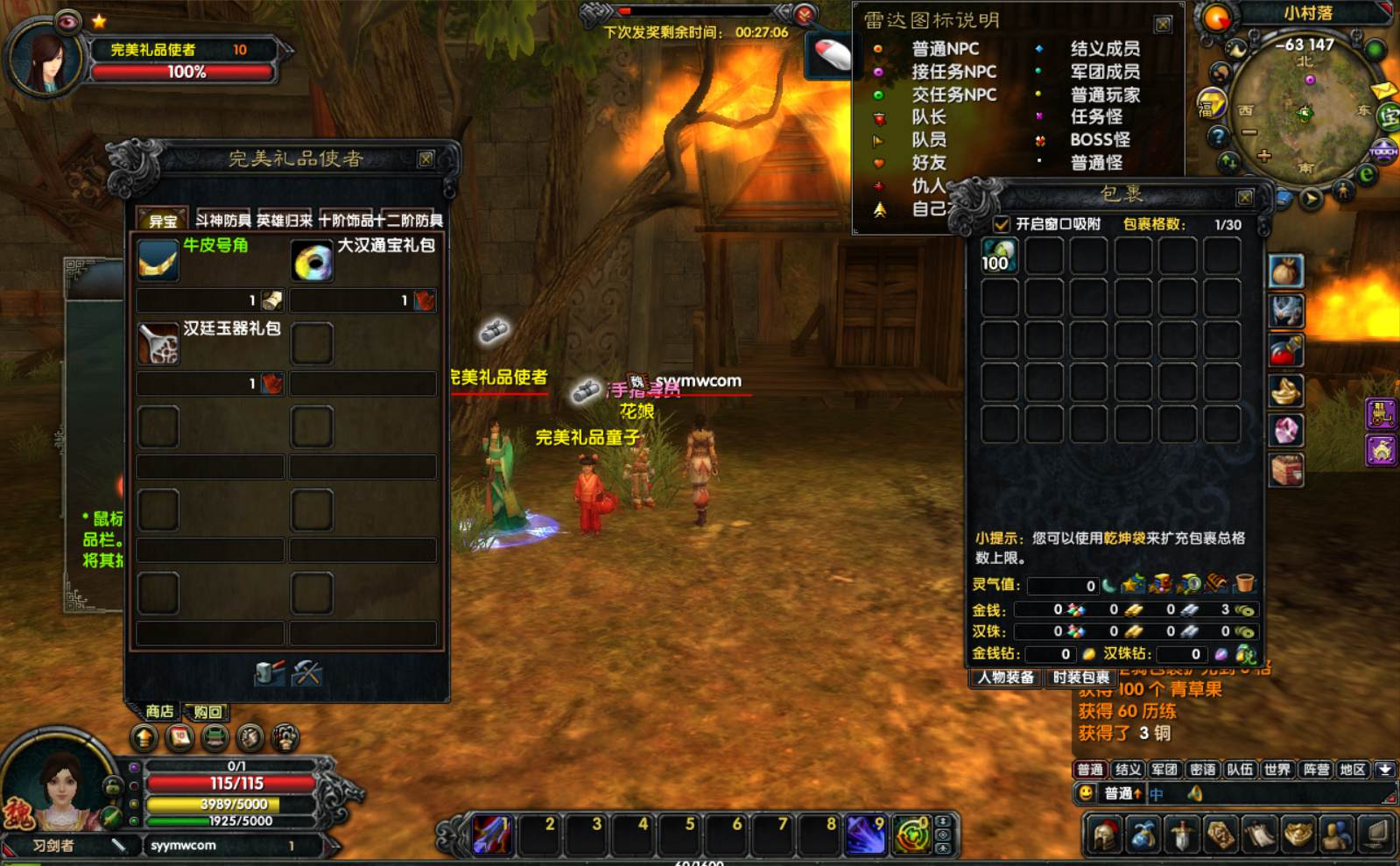The height and width of the screenshot is (866, 1400).
Task: Open the 斗神防具 shop tab
Action: click(223, 220)
